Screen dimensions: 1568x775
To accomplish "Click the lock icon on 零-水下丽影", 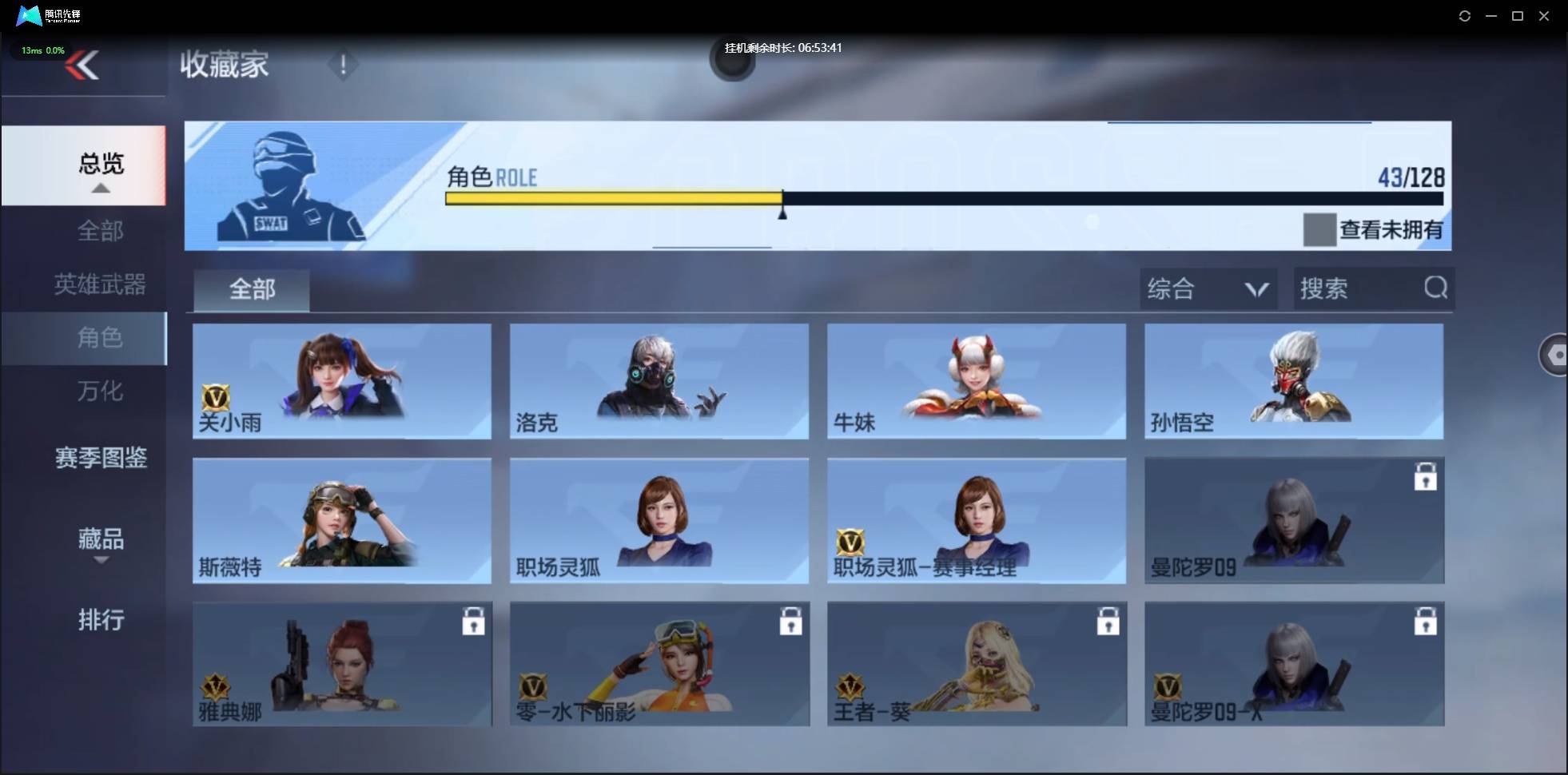I will pyautogui.click(x=790, y=622).
